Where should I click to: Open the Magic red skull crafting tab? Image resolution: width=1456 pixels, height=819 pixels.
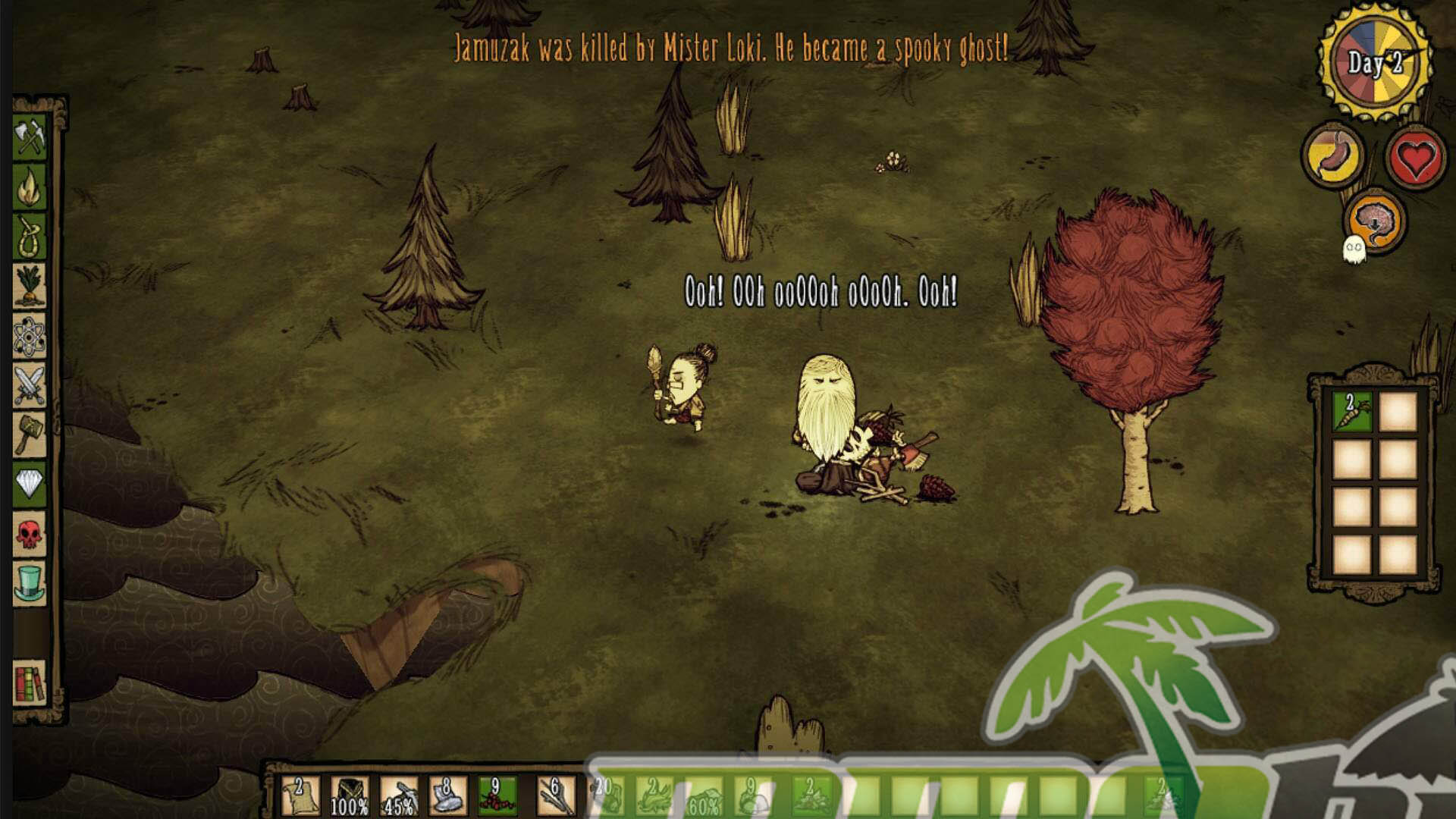click(30, 534)
